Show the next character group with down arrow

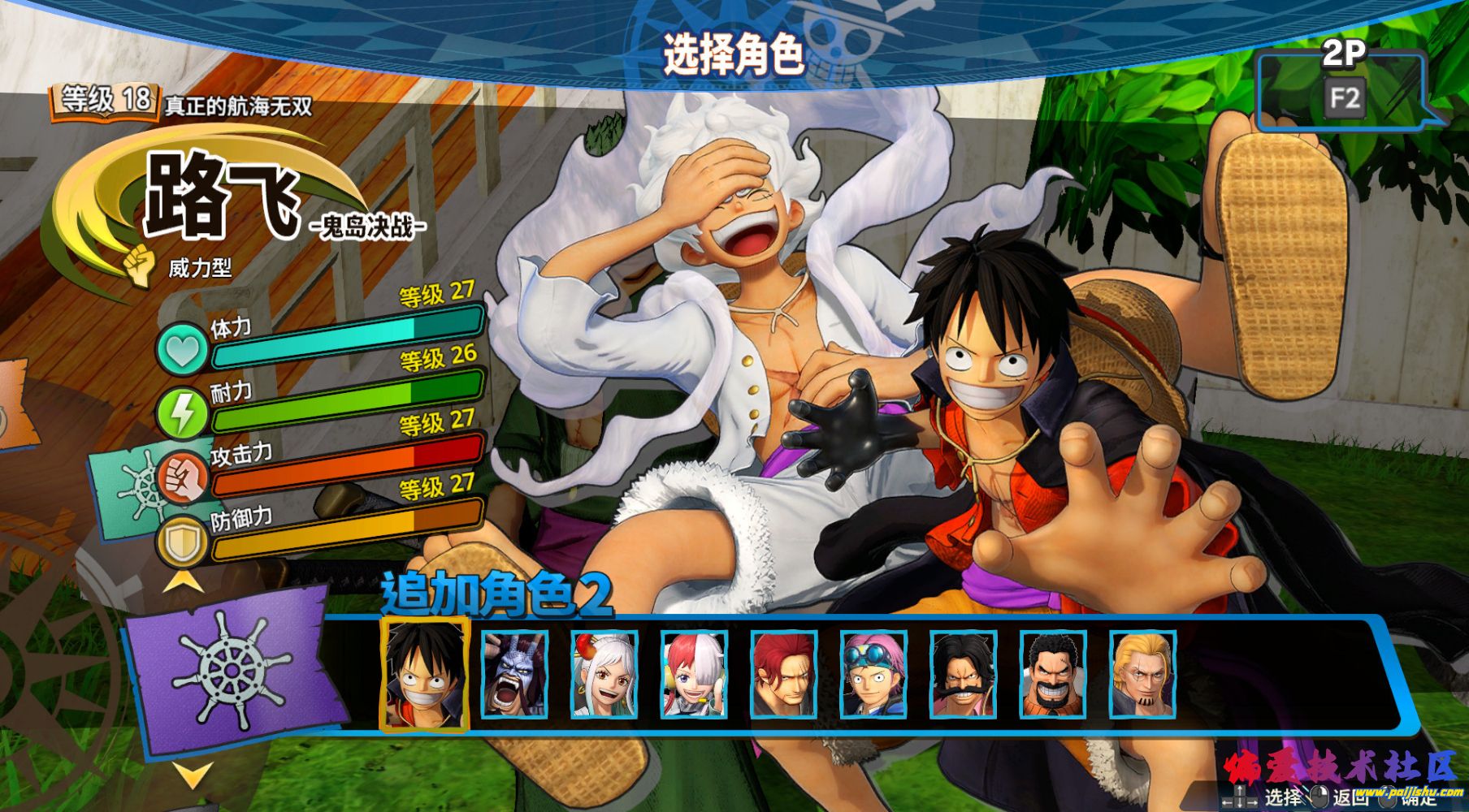(x=193, y=775)
